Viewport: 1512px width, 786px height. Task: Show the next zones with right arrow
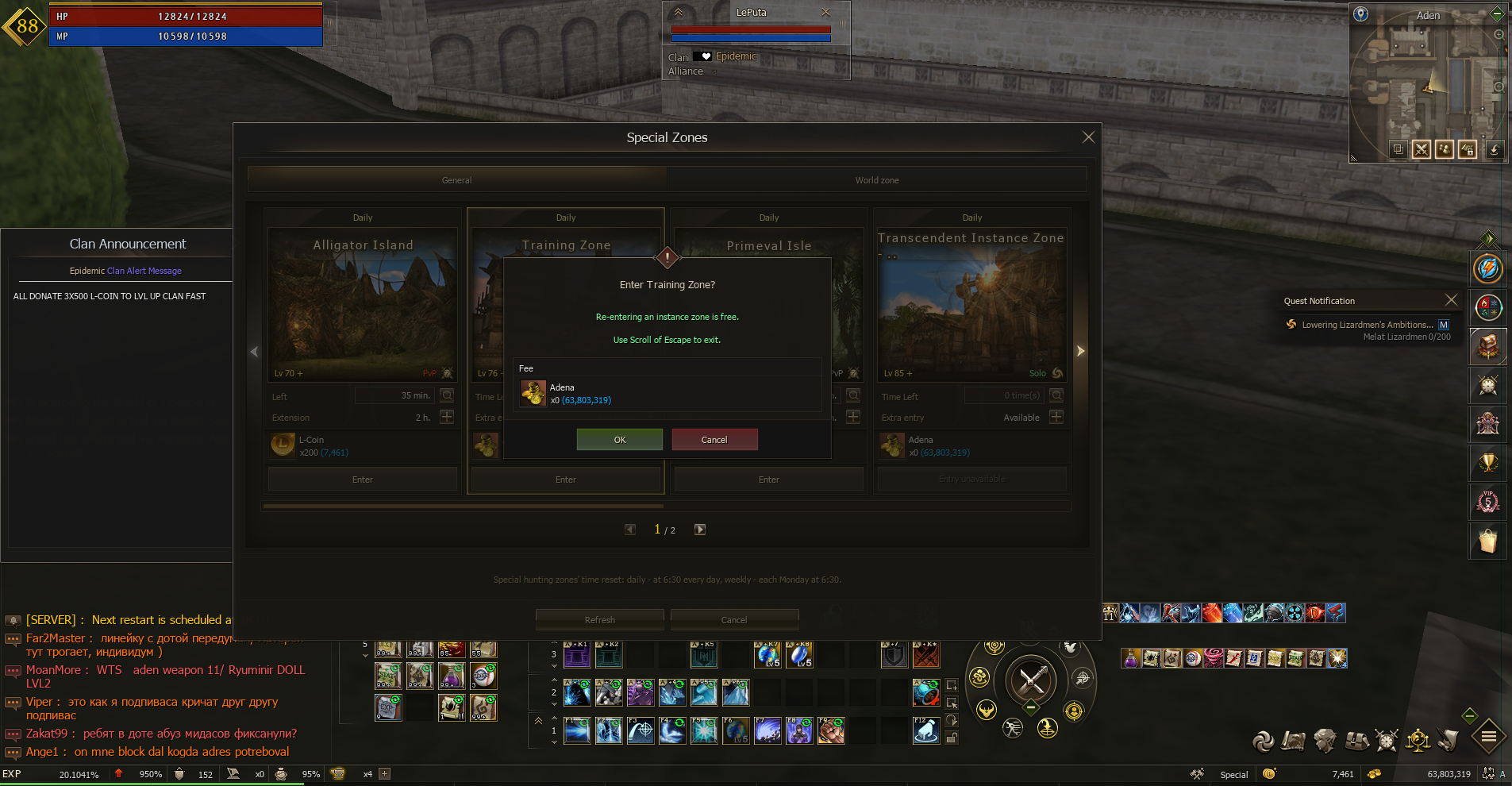tap(1080, 351)
